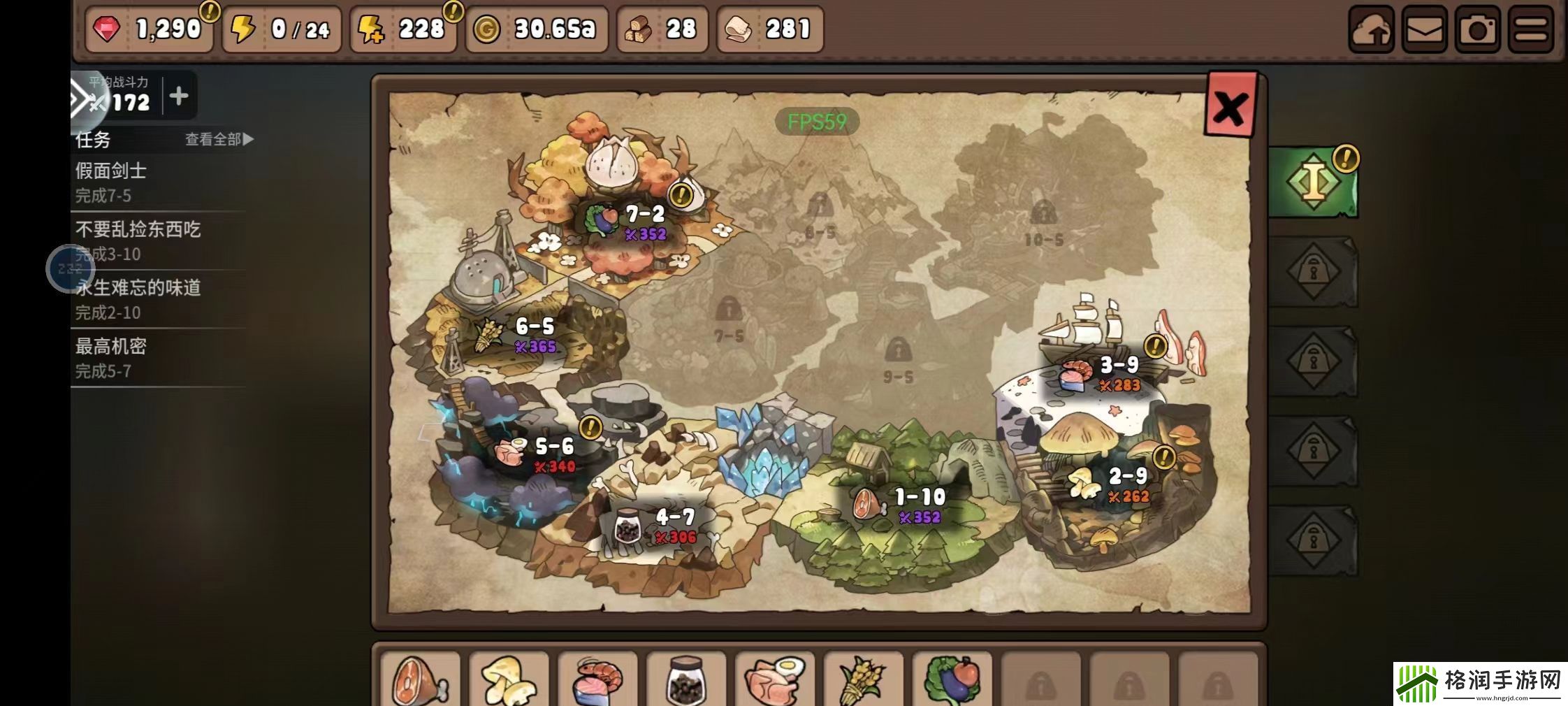View all quests link
Screen dimensions: 1568x706
219,139
